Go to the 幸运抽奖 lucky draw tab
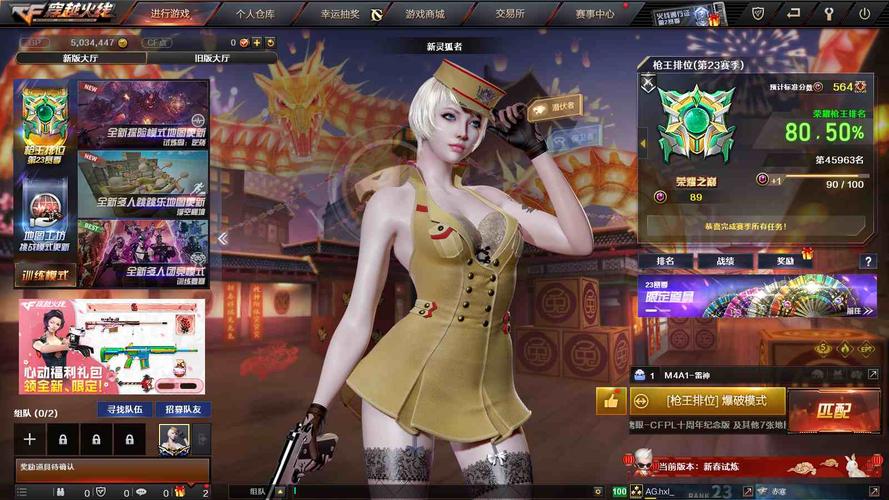Viewport: 889px width, 500px height. coord(340,14)
